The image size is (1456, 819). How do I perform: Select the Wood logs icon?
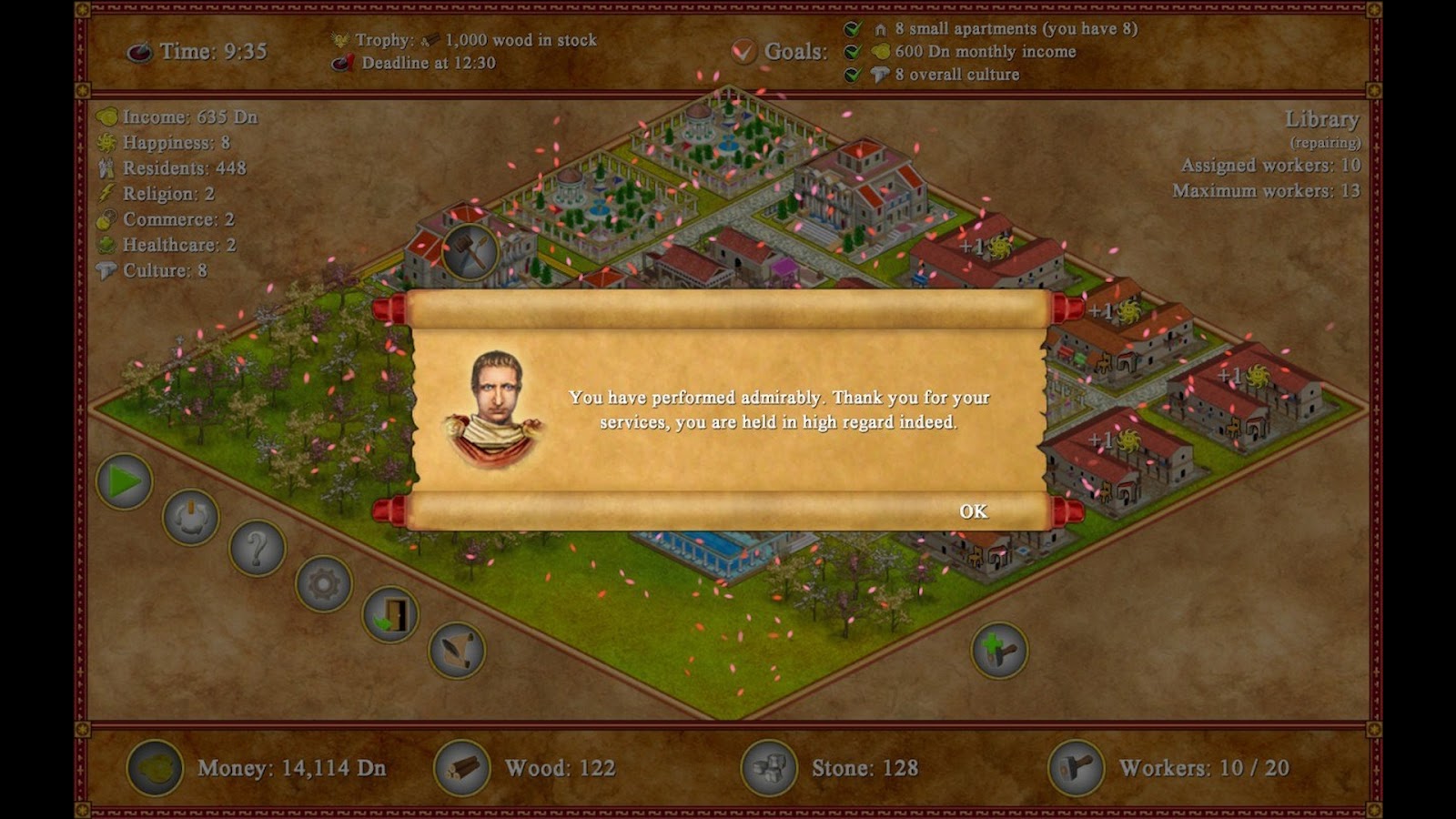click(x=462, y=768)
